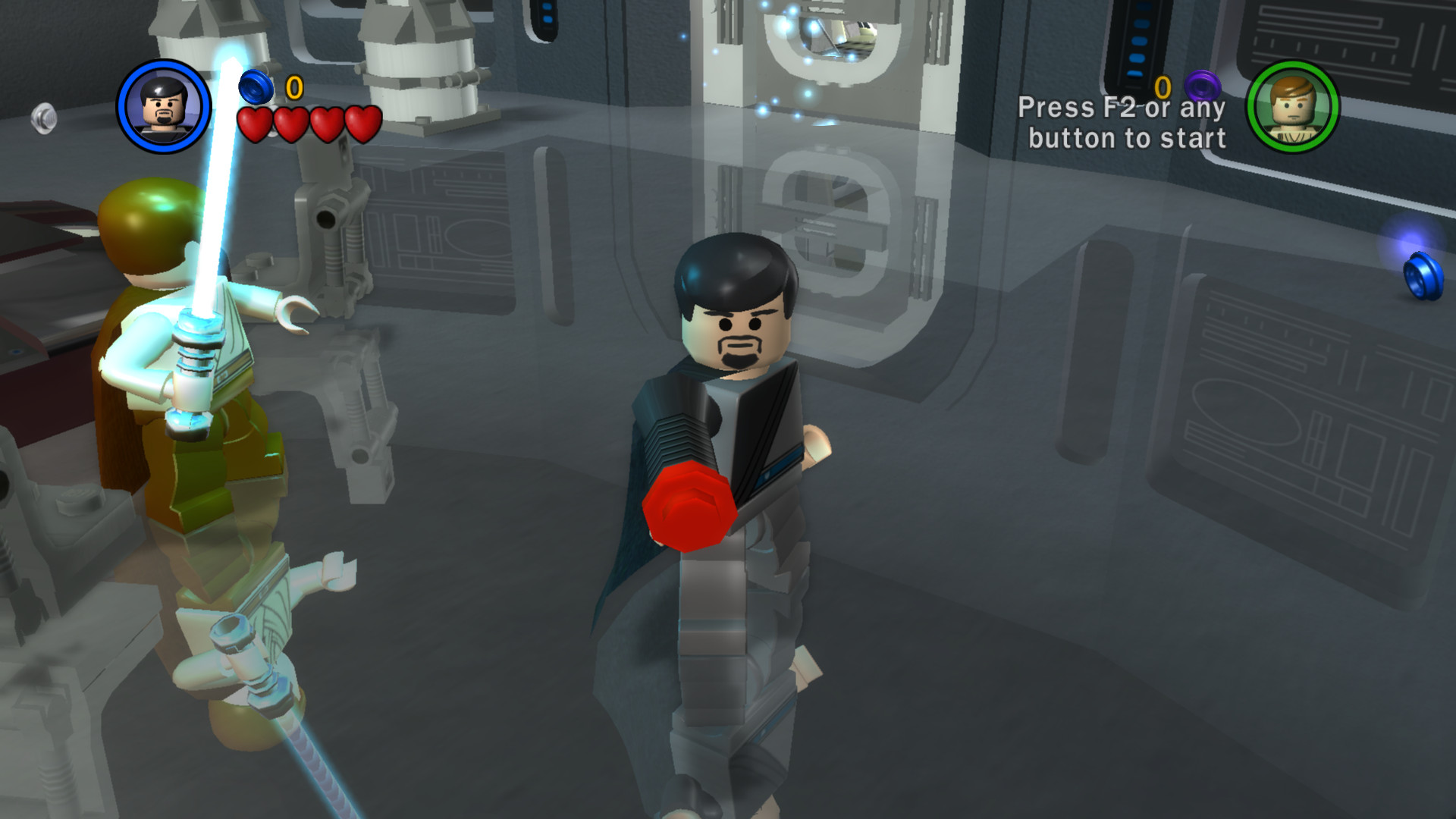
Task: Click the word 'start' in the join prompt
Action: point(1196,139)
